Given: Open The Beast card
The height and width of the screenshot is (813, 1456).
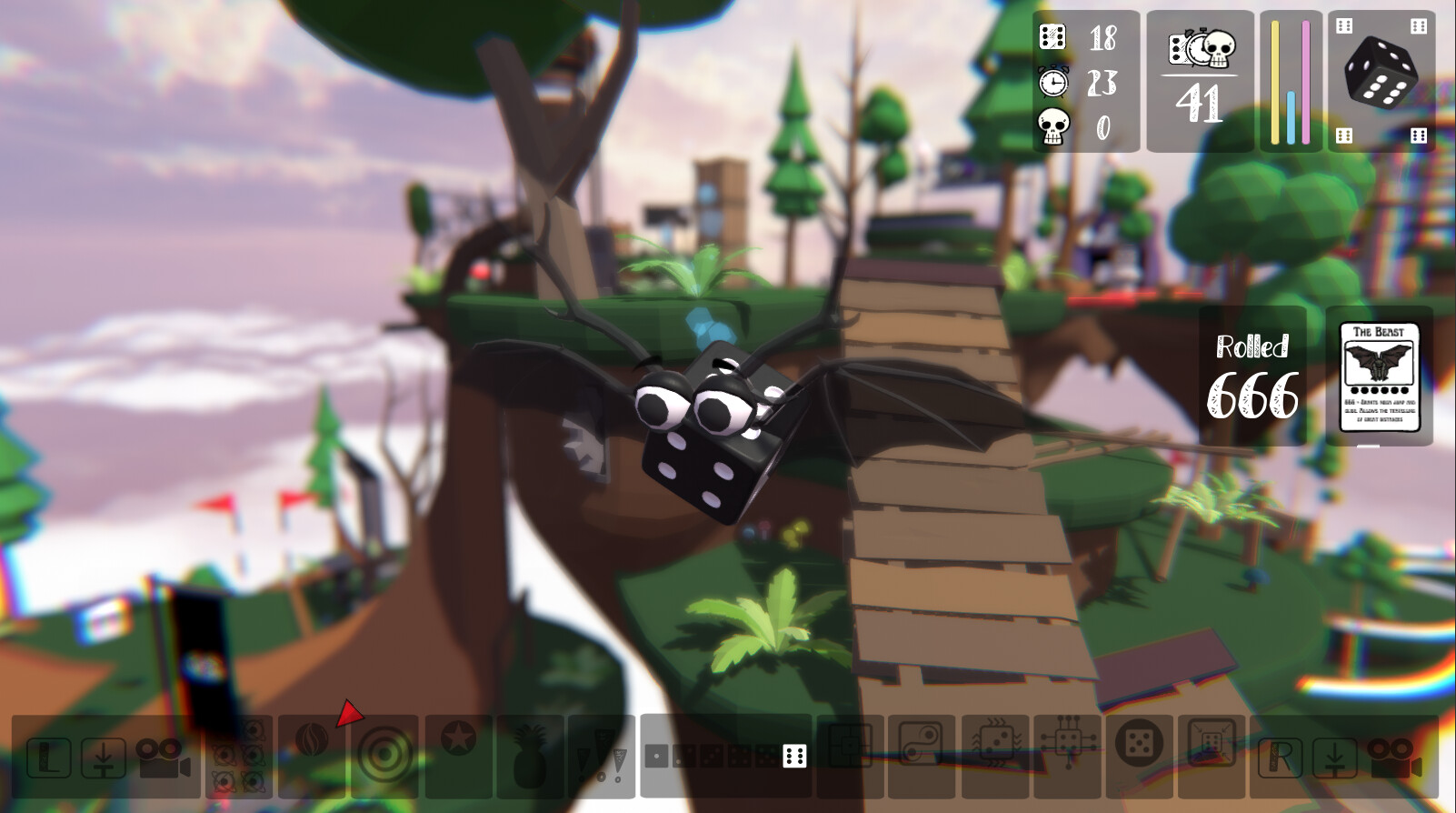Looking at the screenshot, I should point(1381,377).
